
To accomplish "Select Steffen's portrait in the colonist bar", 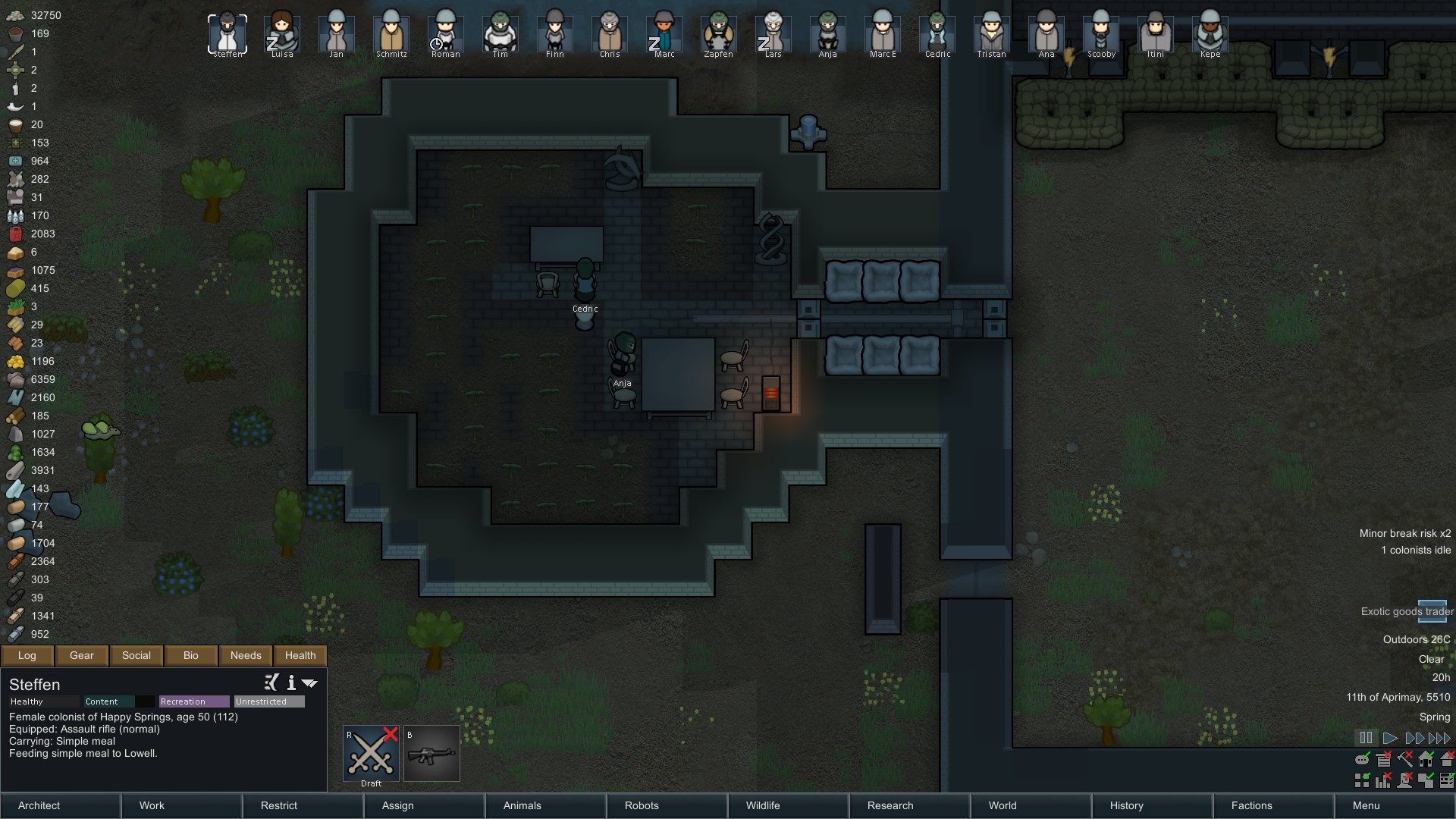I will (x=227, y=32).
